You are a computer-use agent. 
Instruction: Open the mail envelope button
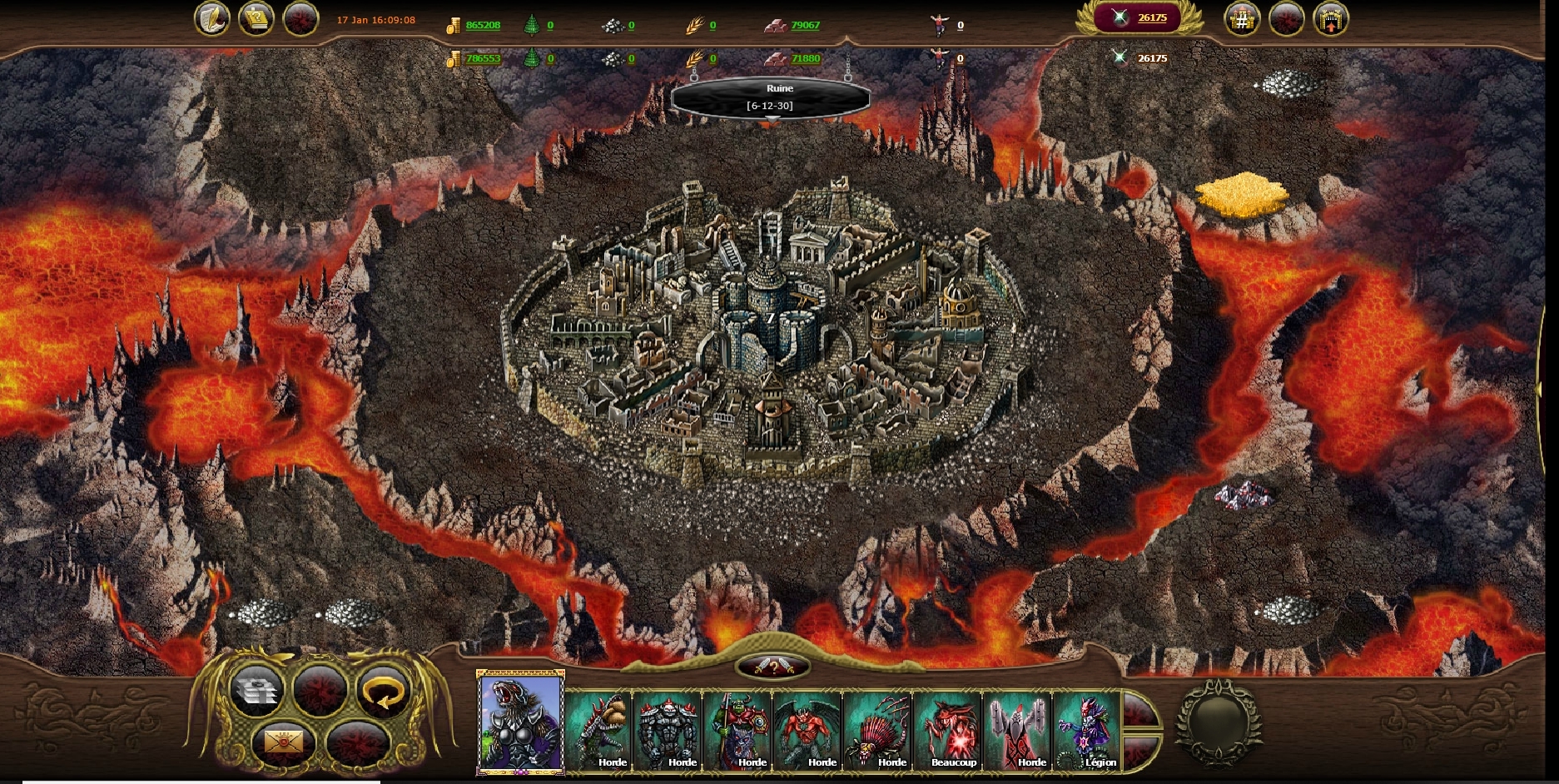283,742
